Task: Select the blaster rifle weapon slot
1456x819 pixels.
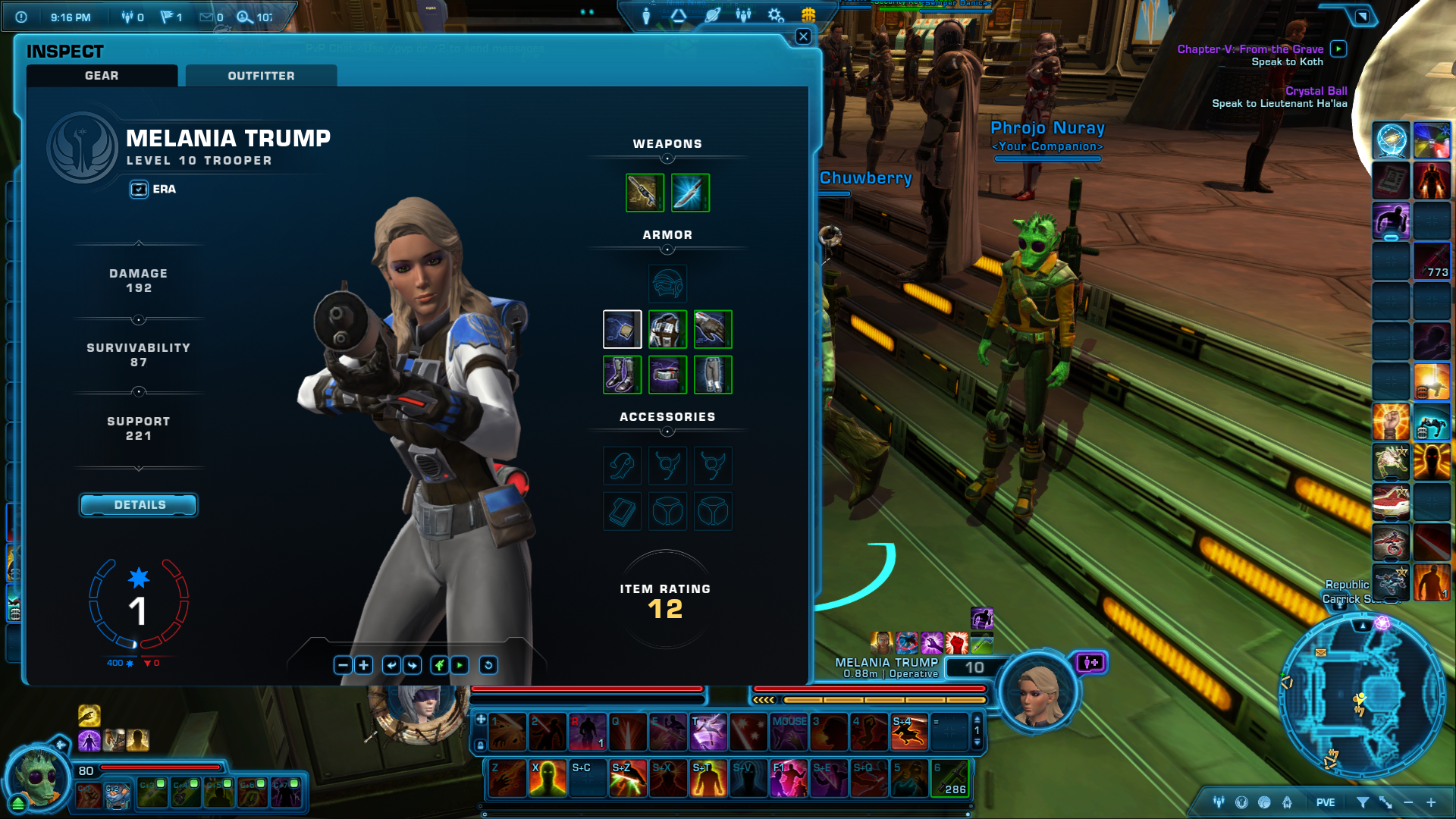Action: click(x=645, y=193)
